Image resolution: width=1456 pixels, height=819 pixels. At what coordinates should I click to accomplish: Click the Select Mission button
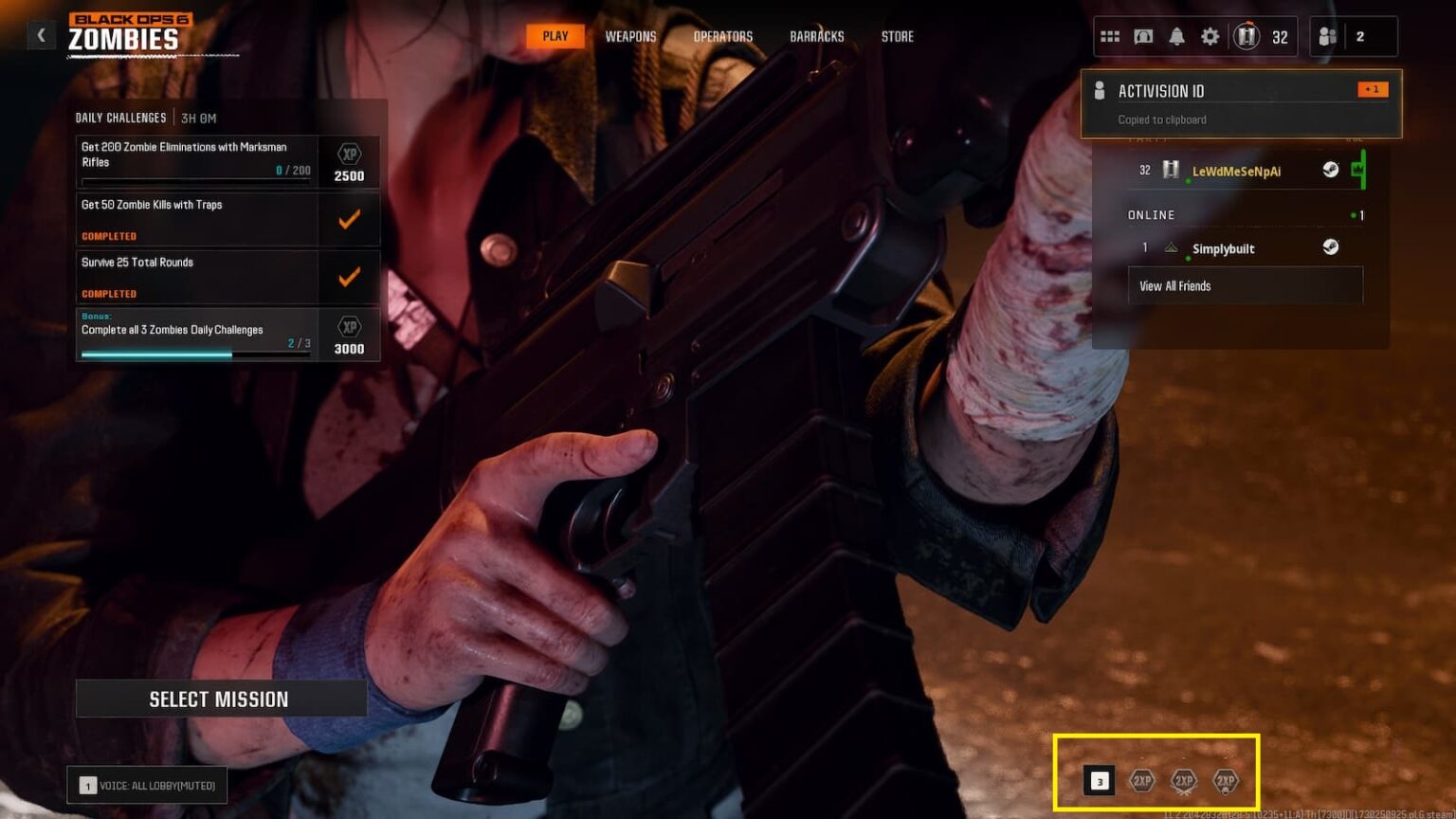pyautogui.click(x=220, y=699)
